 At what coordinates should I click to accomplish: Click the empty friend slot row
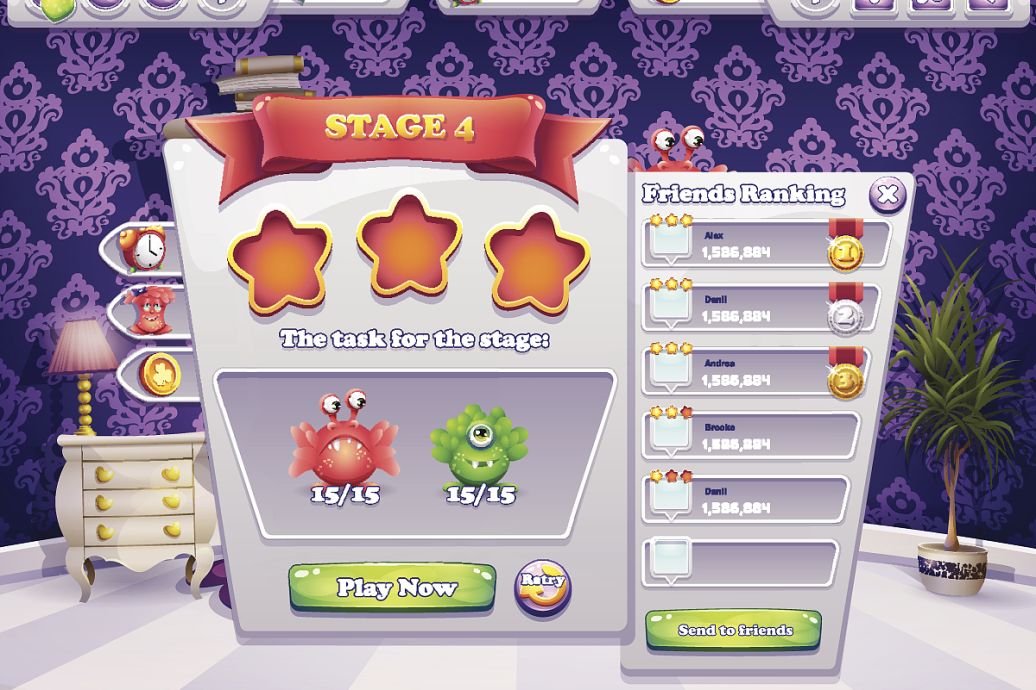pyautogui.click(x=745, y=561)
